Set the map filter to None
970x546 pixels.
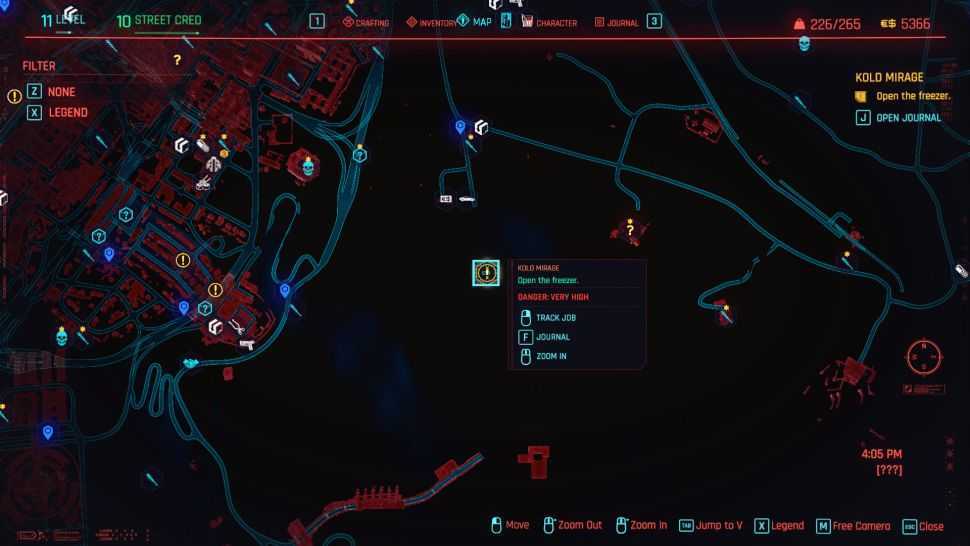[60, 92]
